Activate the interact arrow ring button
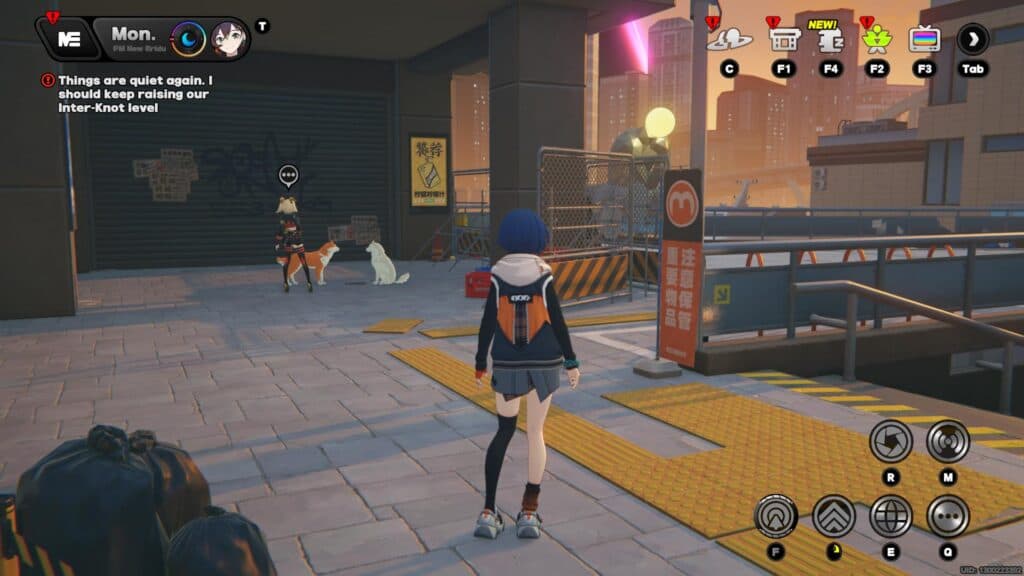This screenshot has width=1024, height=576. coord(775,516)
